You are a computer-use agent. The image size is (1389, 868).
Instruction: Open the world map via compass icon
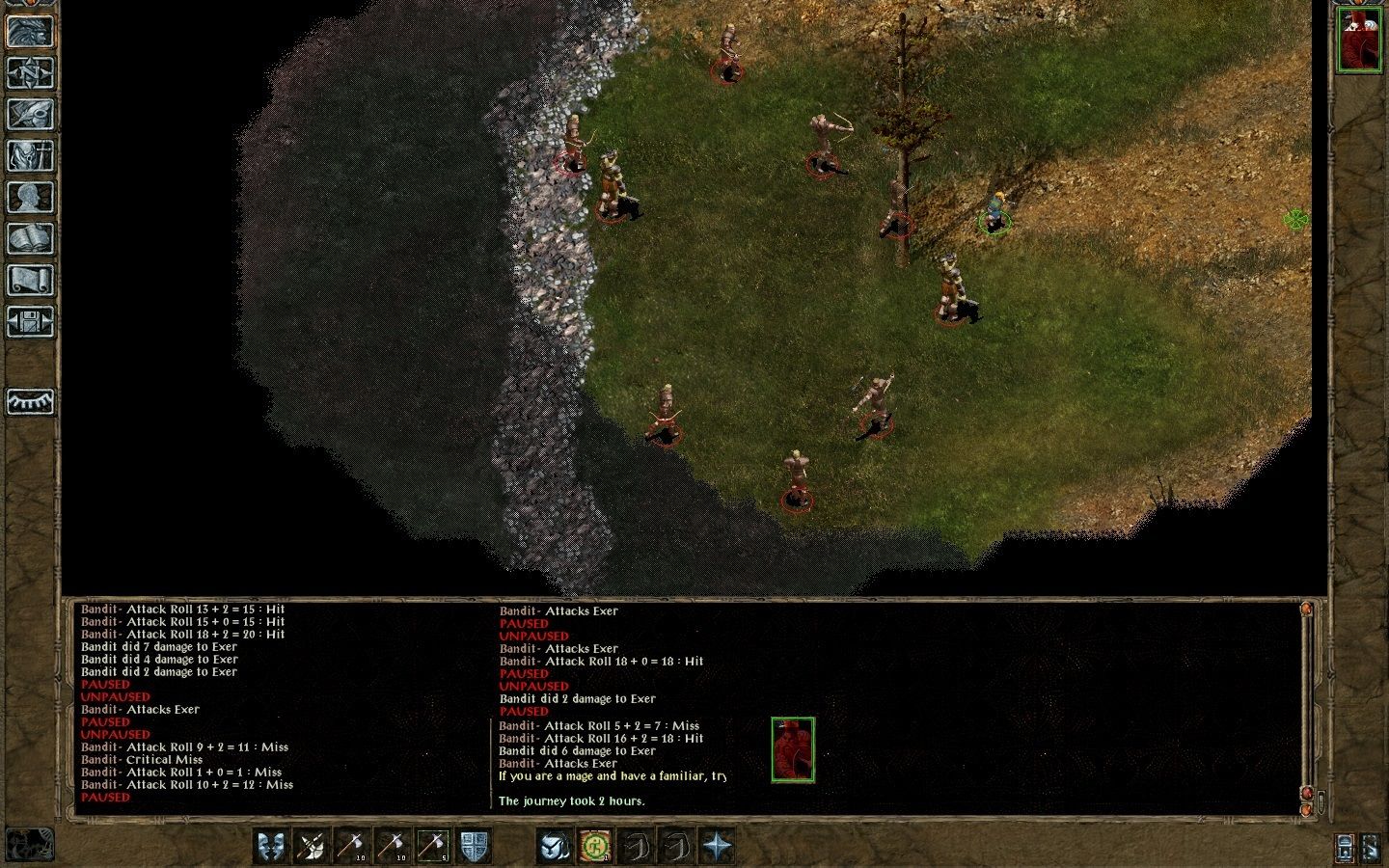[x=29, y=71]
